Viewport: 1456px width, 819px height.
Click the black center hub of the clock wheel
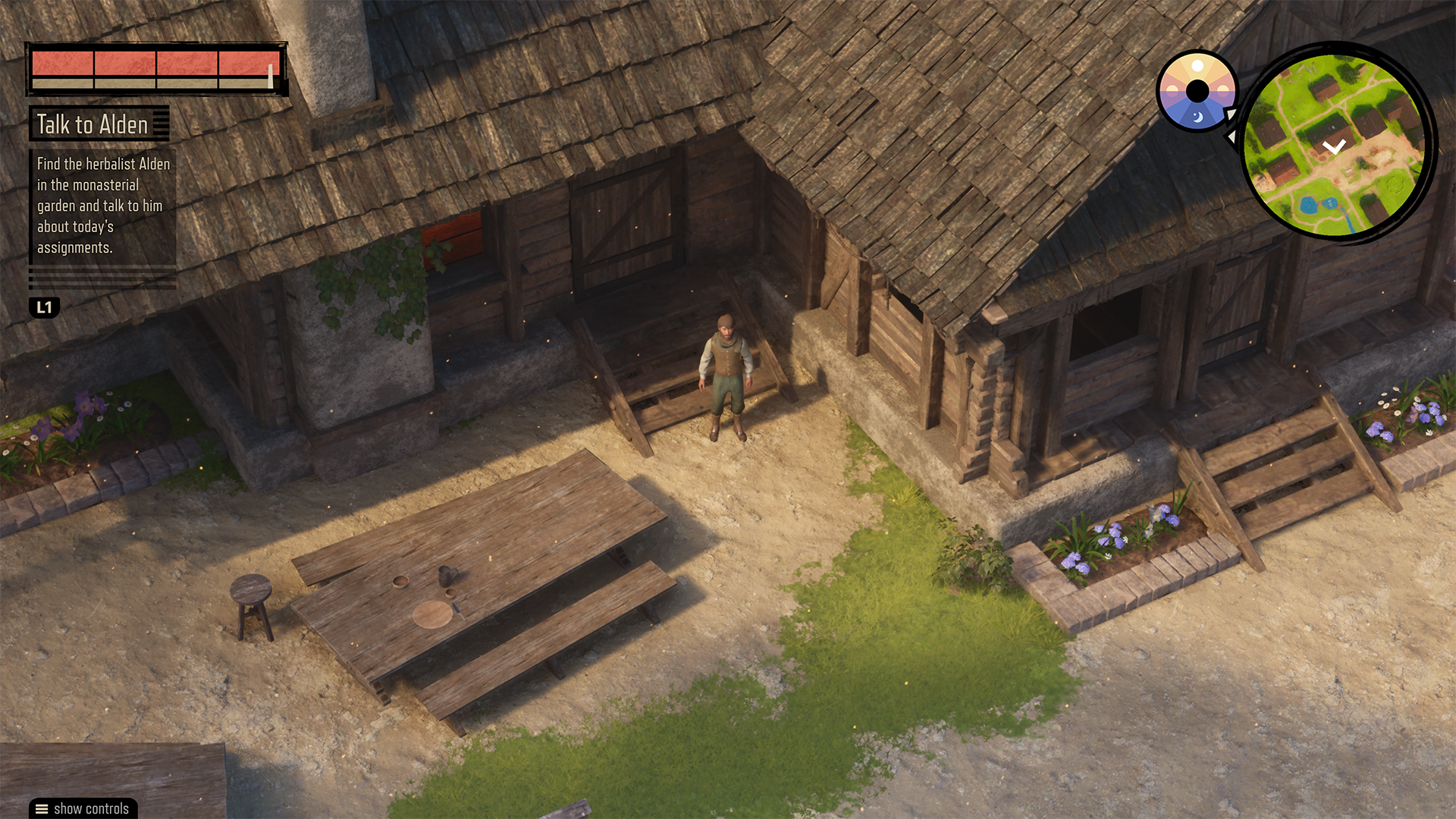pyautogui.click(x=1198, y=91)
